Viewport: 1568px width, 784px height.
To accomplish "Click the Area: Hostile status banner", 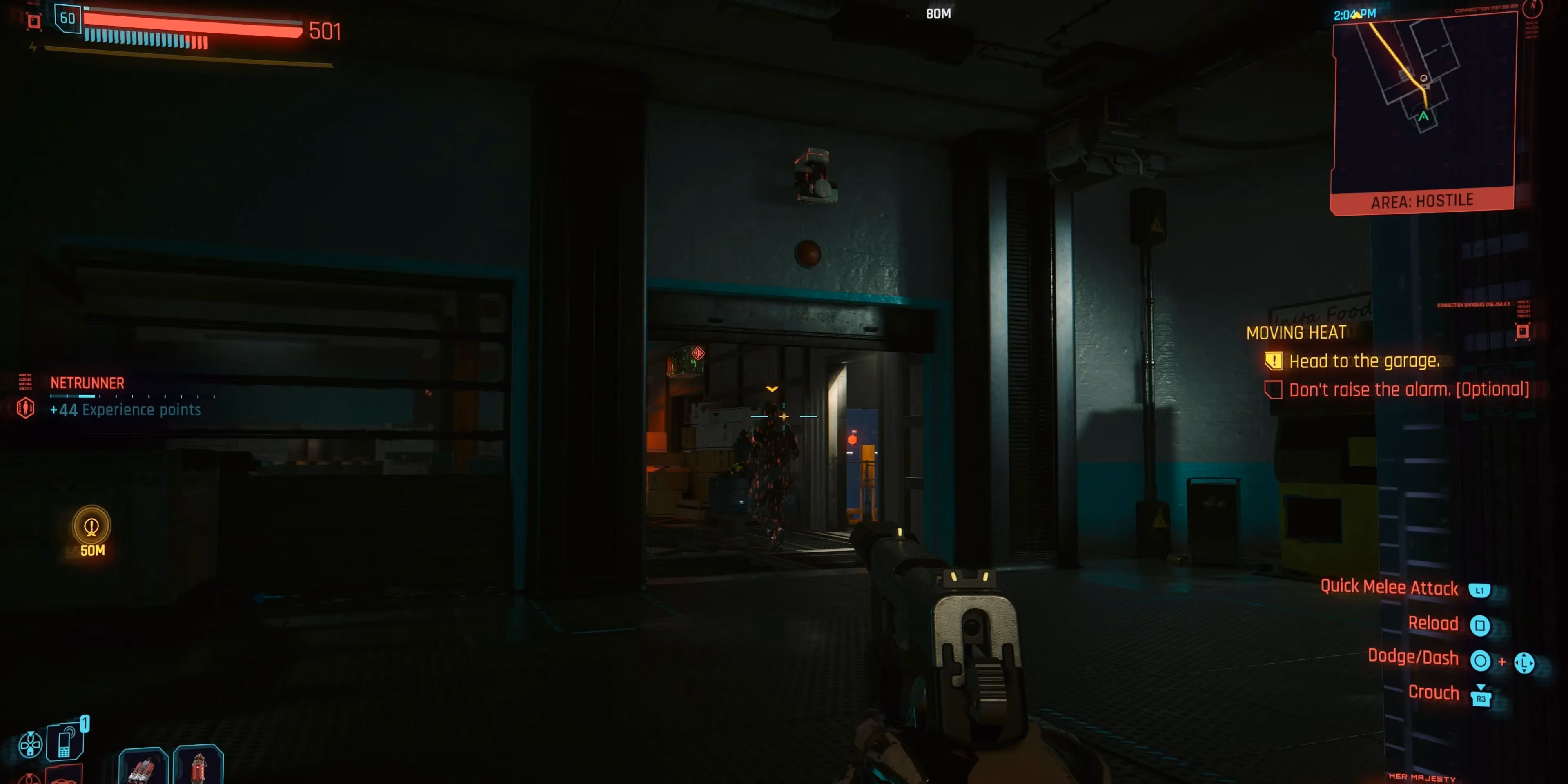I will pyautogui.click(x=1422, y=201).
